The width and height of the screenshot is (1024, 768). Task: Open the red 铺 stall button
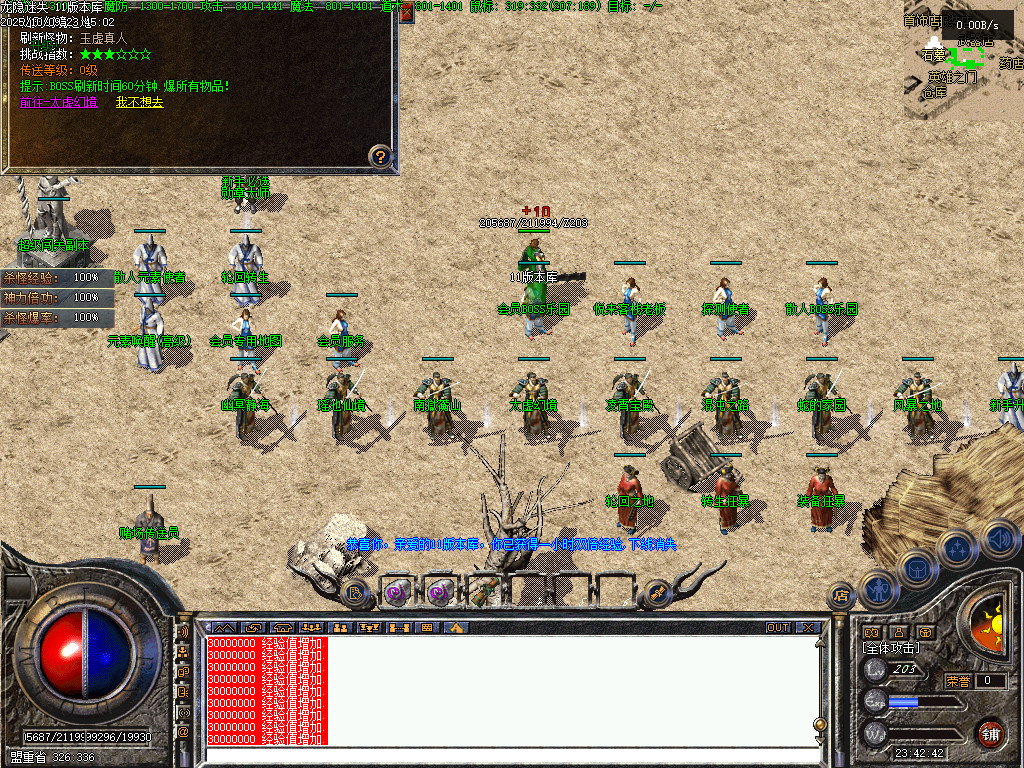pos(990,733)
